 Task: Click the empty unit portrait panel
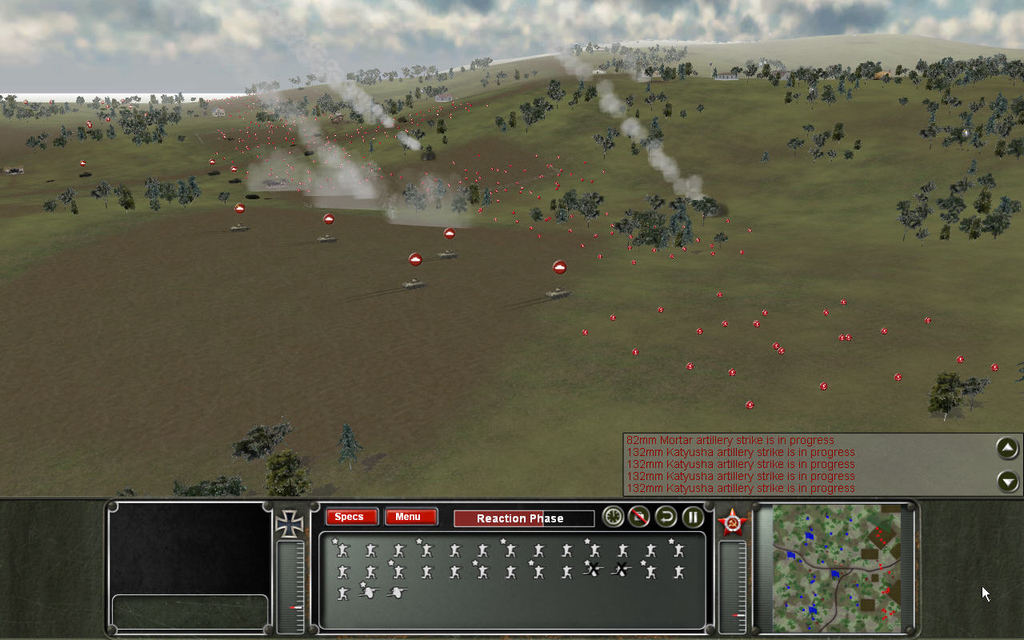[189, 547]
